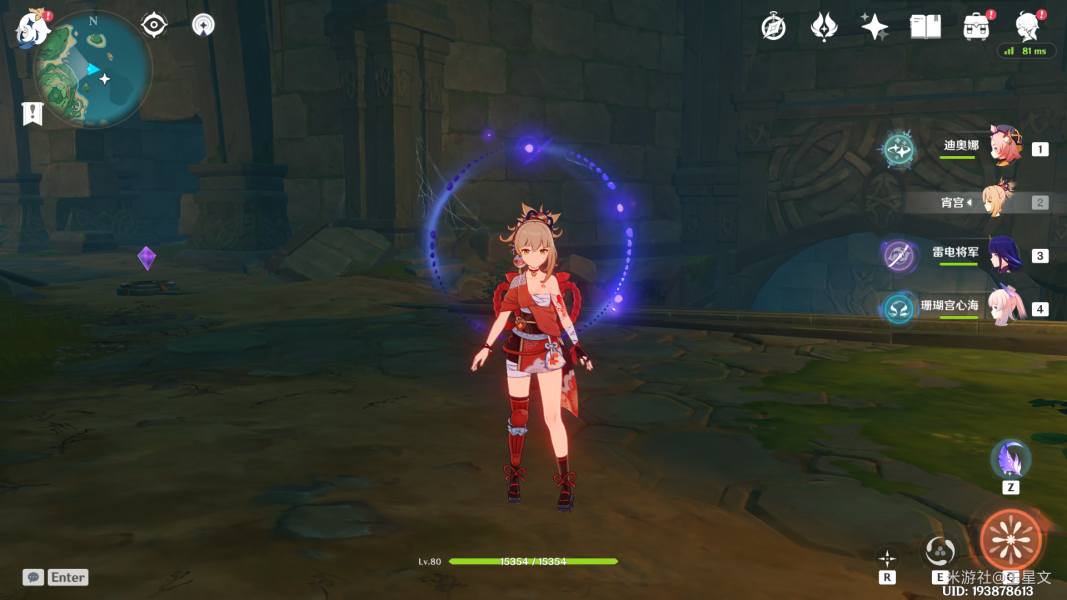The width and height of the screenshot is (1067, 600).
Task: Open the Adventurer Handbook book icon
Action: (x=925, y=27)
